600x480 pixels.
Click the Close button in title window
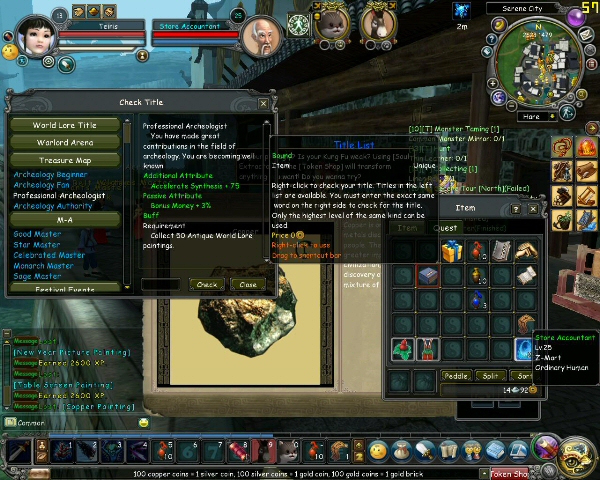point(245,284)
